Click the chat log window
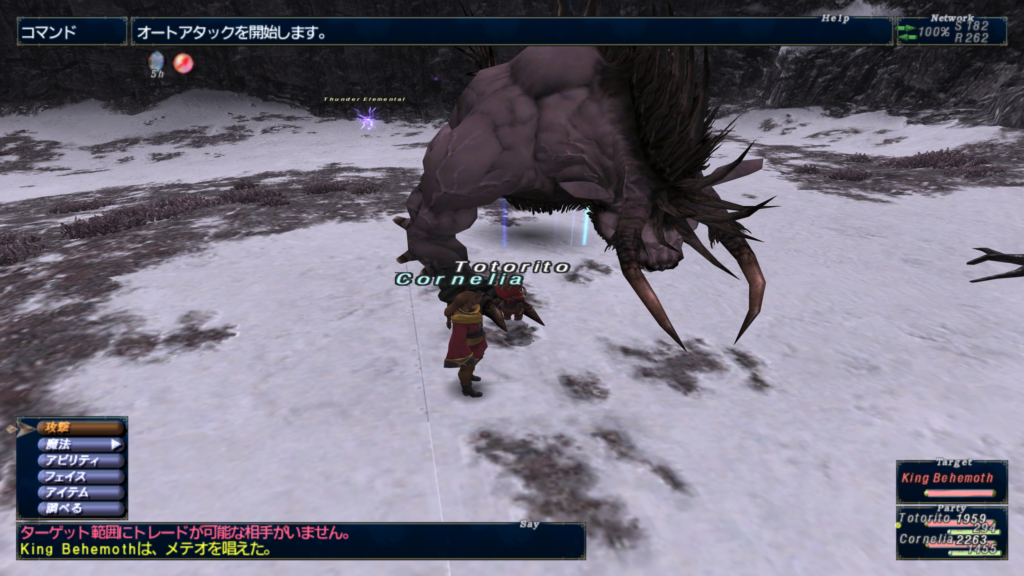 point(300,541)
